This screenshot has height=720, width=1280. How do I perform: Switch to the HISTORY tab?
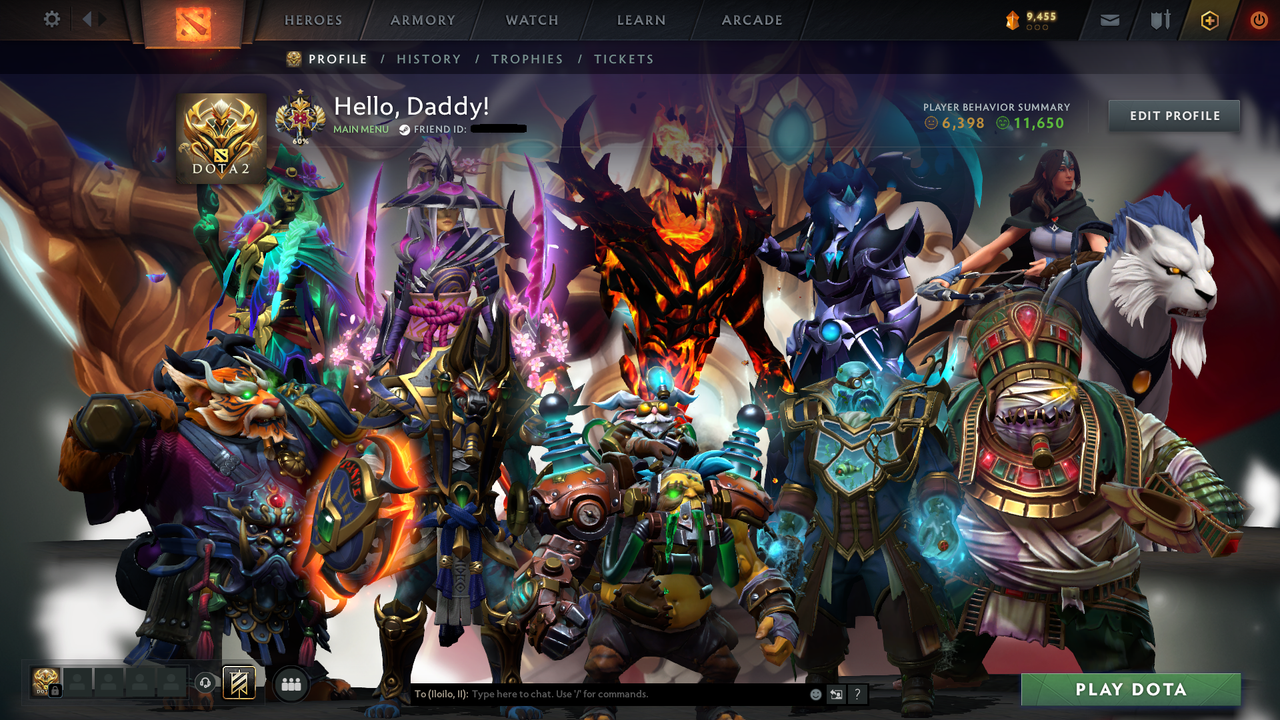(428, 59)
